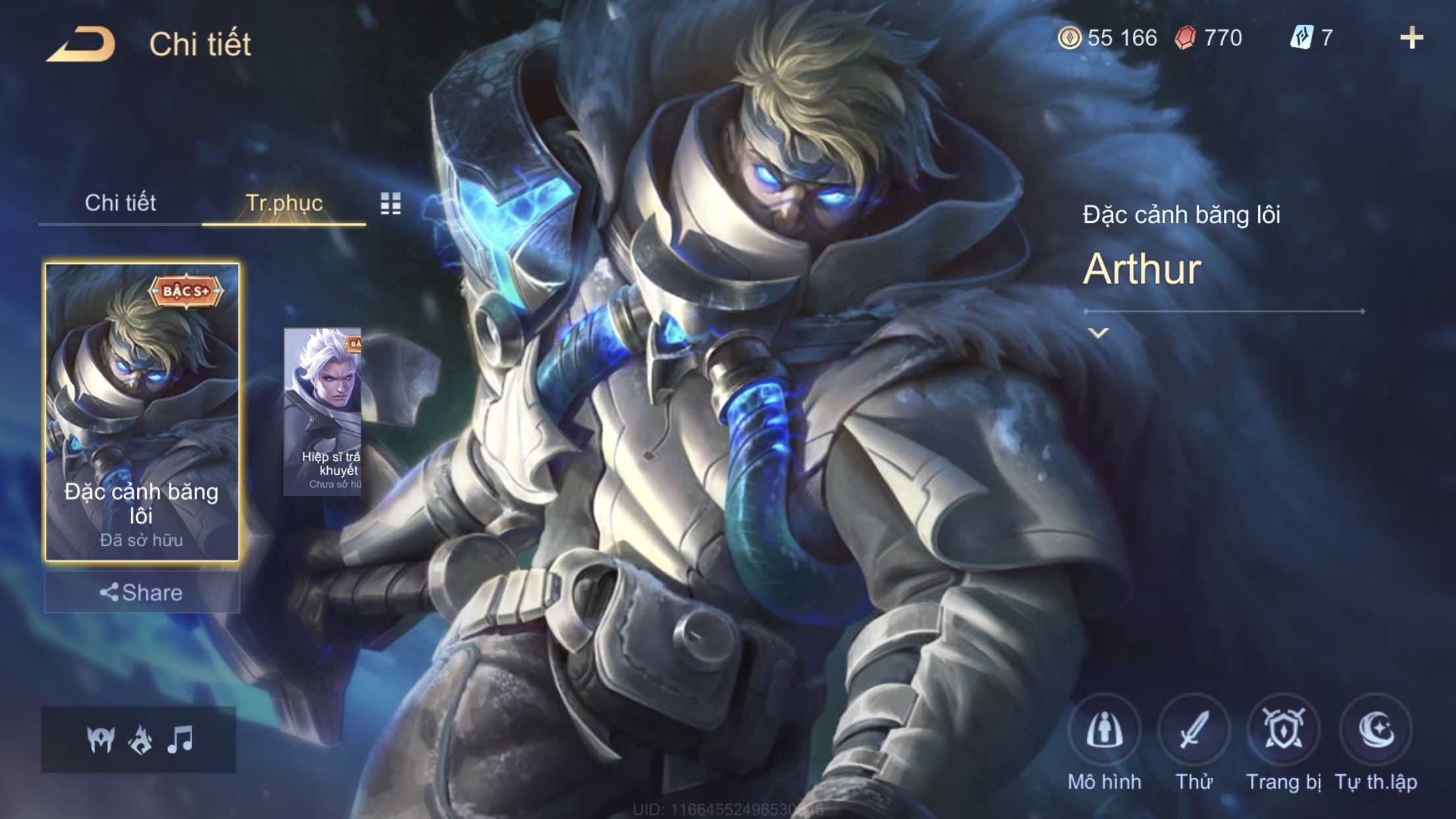Show skins in grid view
1456x819 pixels.
(x=390, y=204)
